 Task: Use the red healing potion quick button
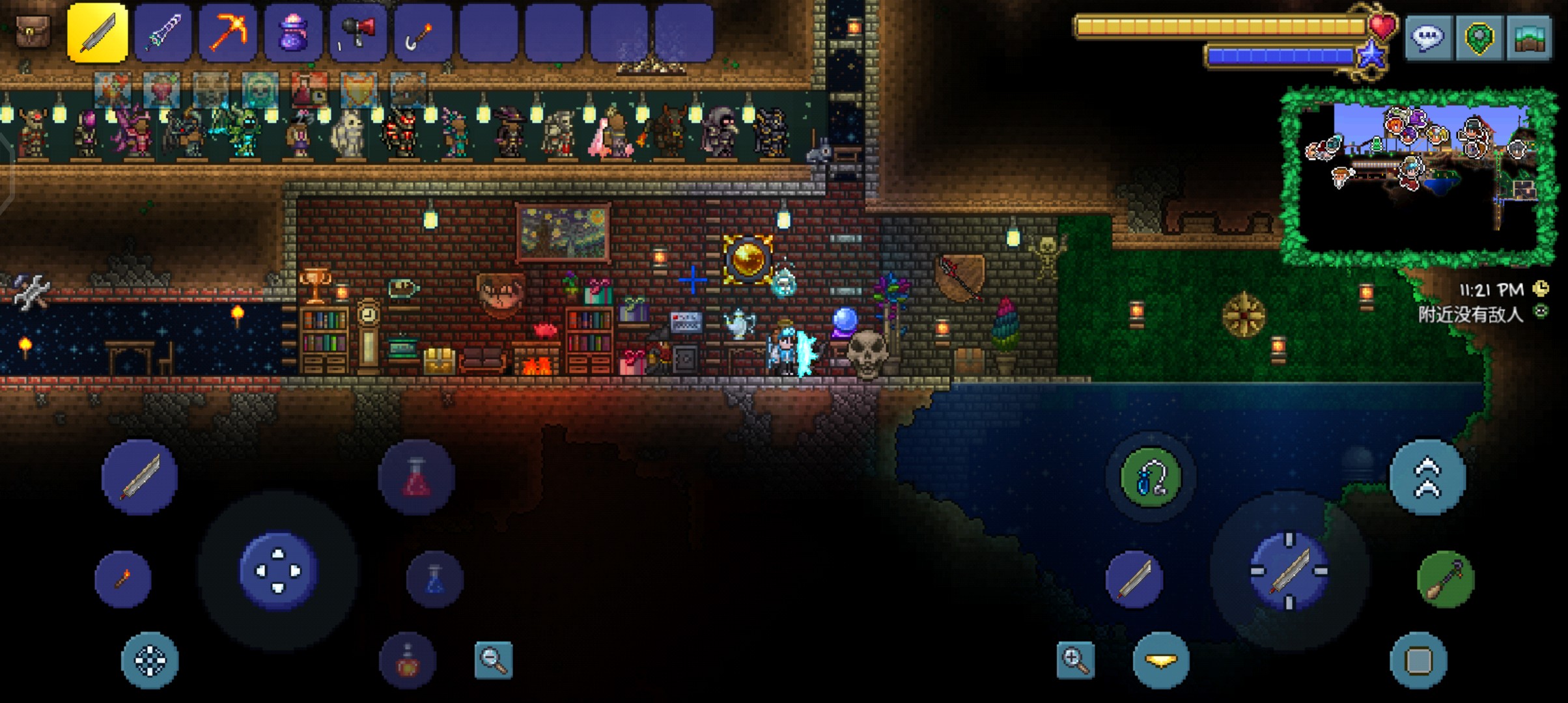coord(417,477)
